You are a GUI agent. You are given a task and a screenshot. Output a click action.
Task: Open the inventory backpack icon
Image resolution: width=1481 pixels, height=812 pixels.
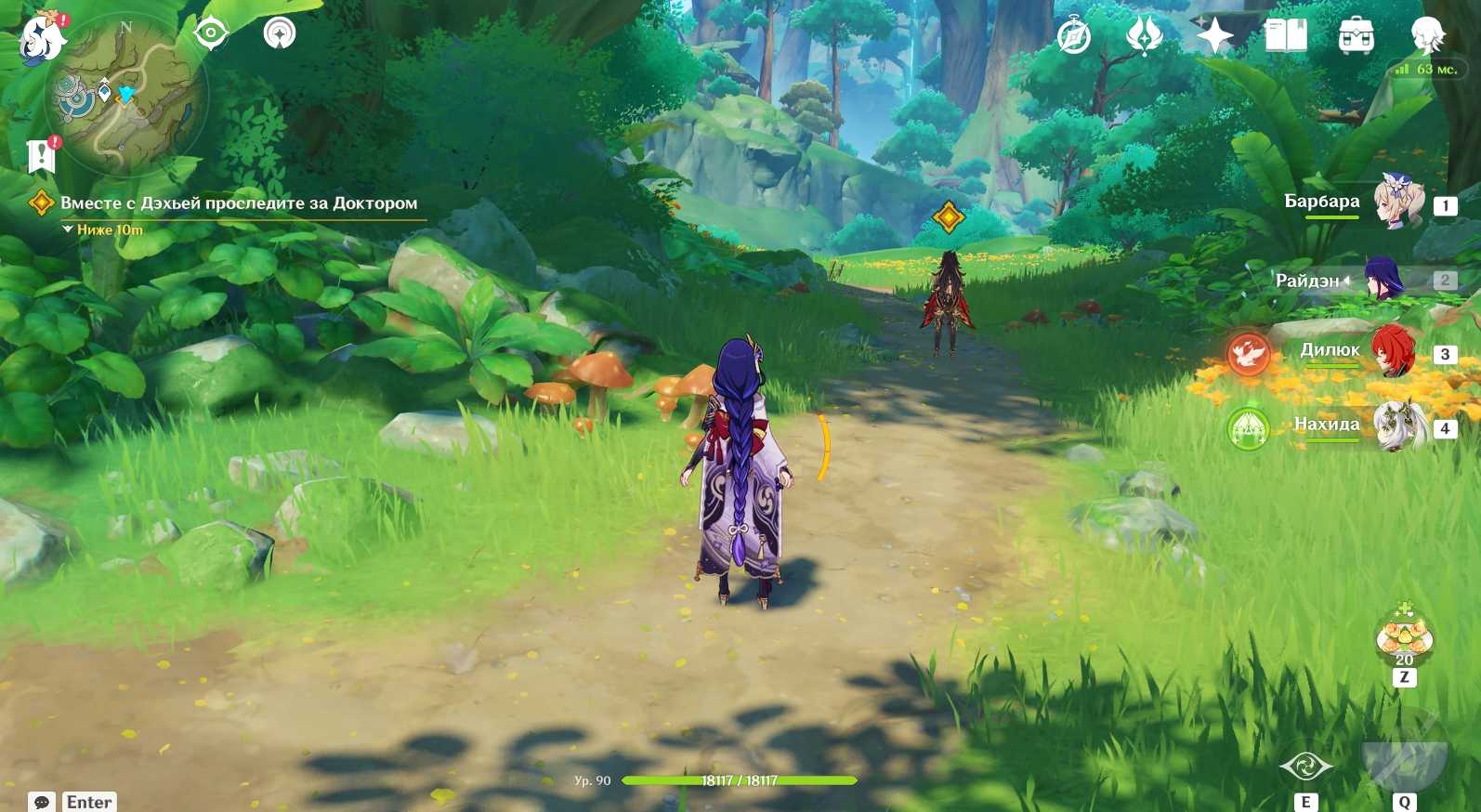[x=1356, y=36]
